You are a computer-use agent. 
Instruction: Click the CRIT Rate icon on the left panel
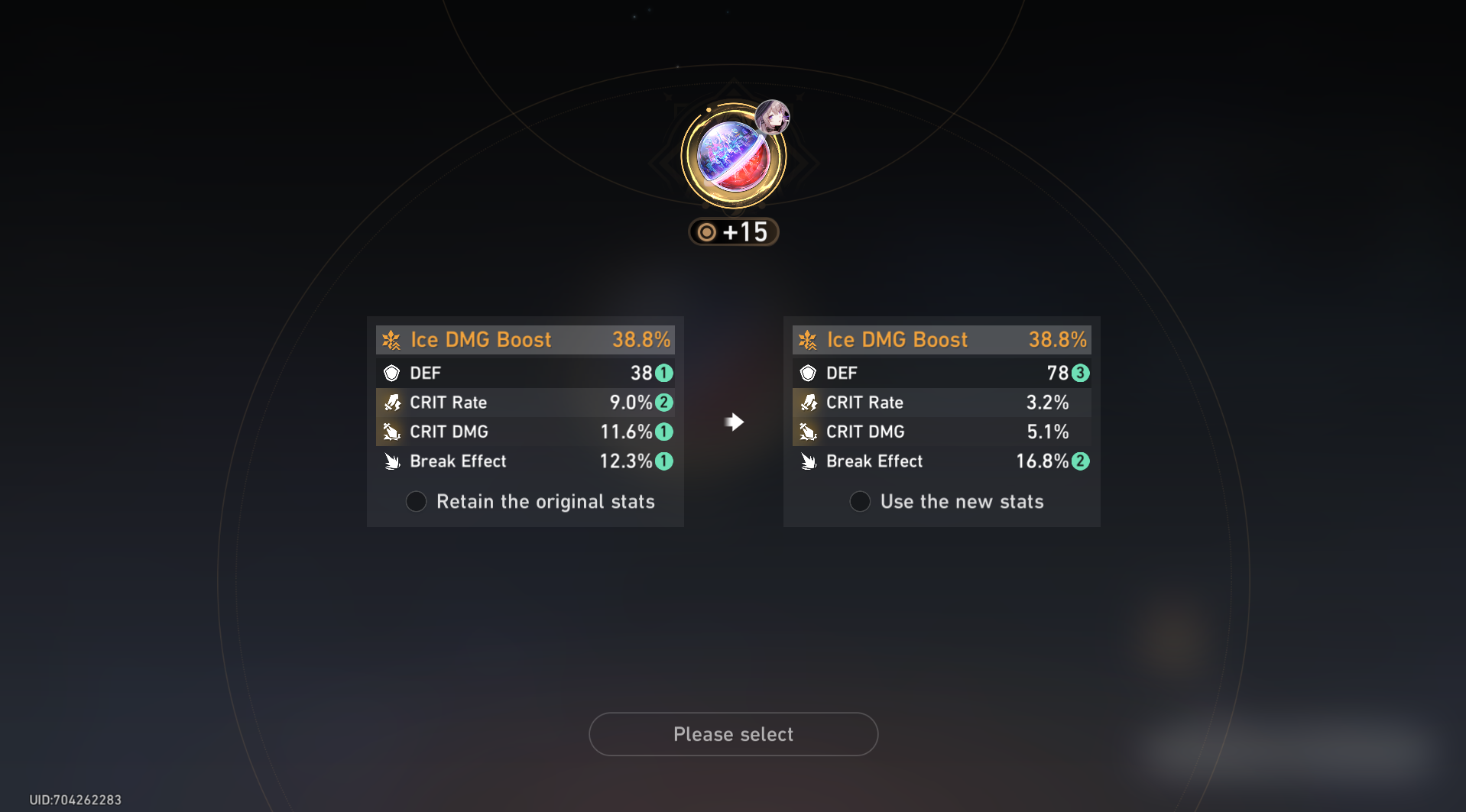tap(392, 402)
